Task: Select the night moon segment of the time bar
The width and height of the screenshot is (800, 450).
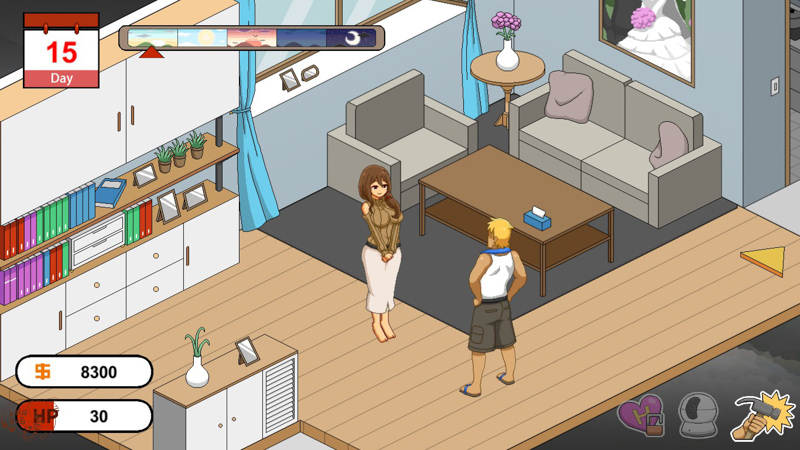Action: [351, 38]
